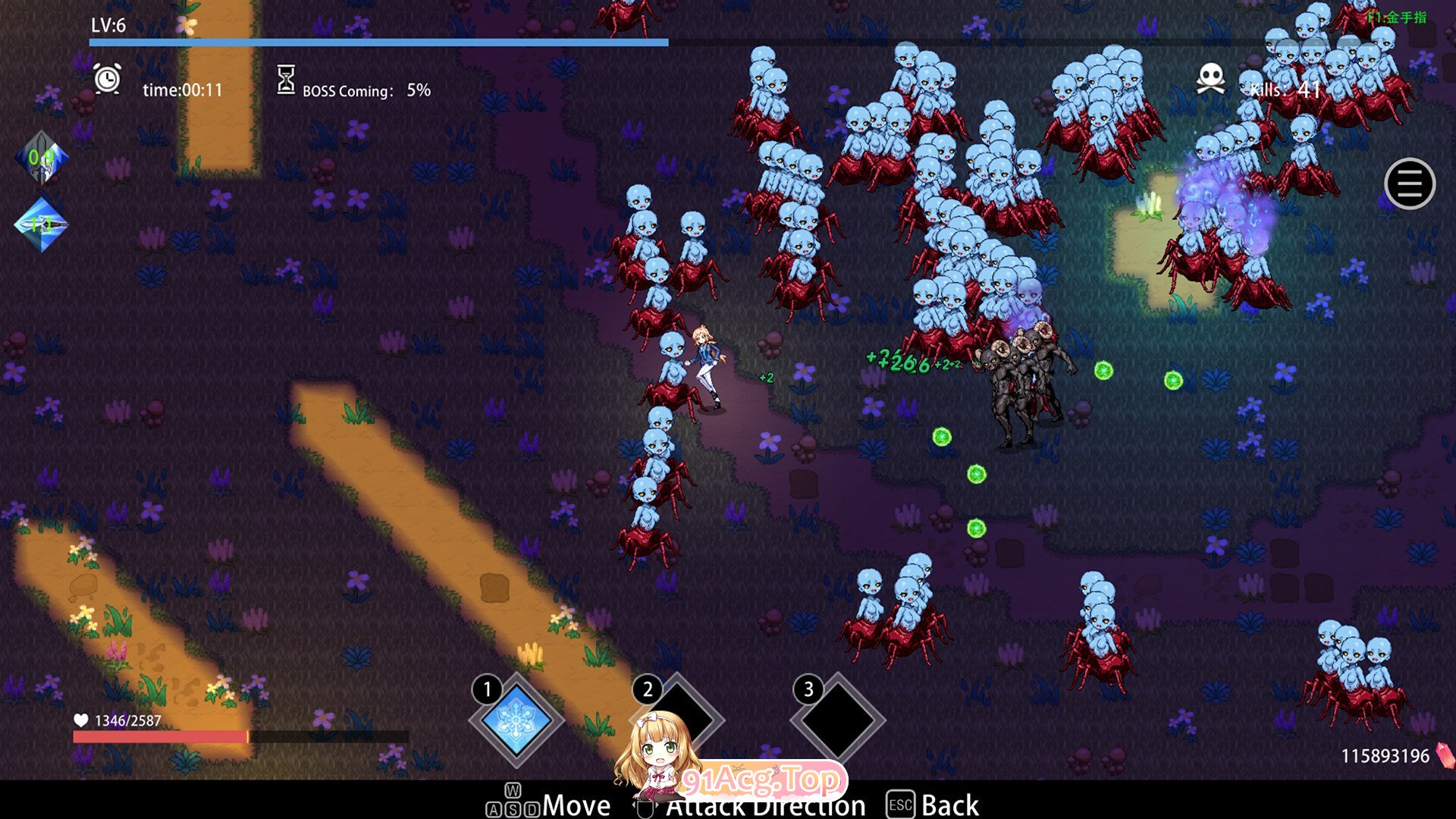Click the 91Acg.Top watermark logo
Viewport: 1456px width, 819px height.
click(x=761, y=779)
